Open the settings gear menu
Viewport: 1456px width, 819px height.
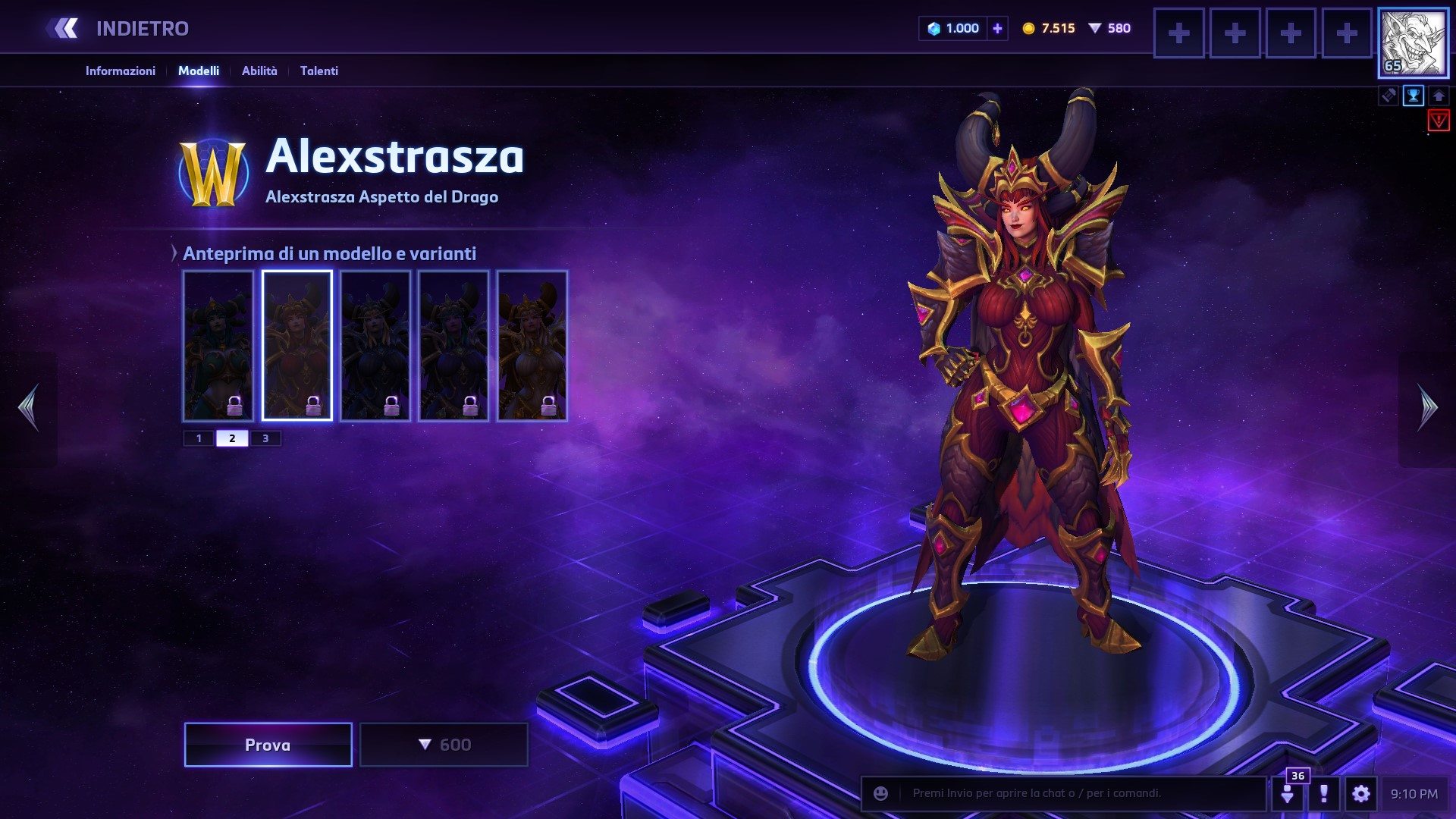coord(1361,794)
